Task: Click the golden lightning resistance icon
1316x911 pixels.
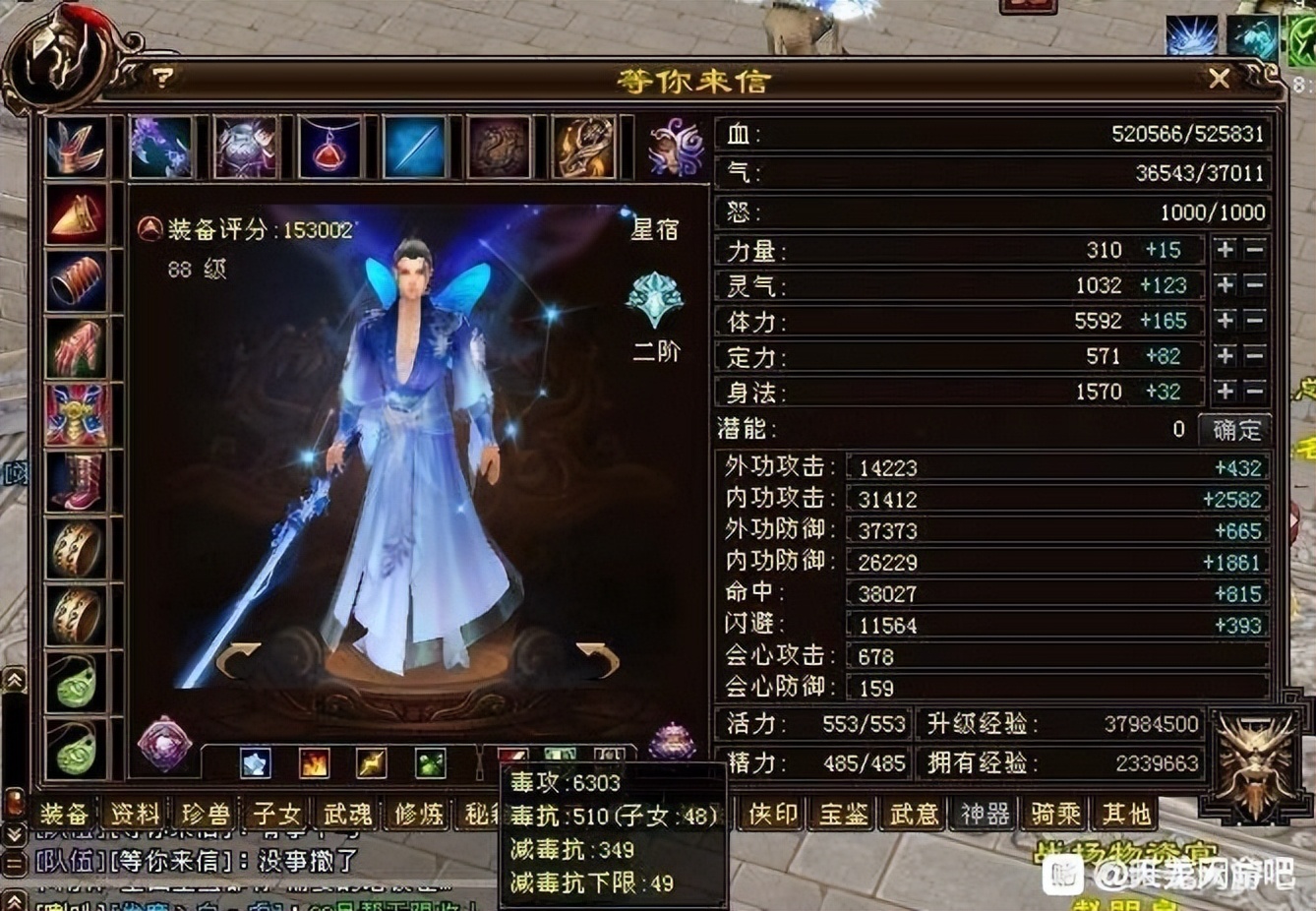Action: pyautogui.click(x=371, y=763)
